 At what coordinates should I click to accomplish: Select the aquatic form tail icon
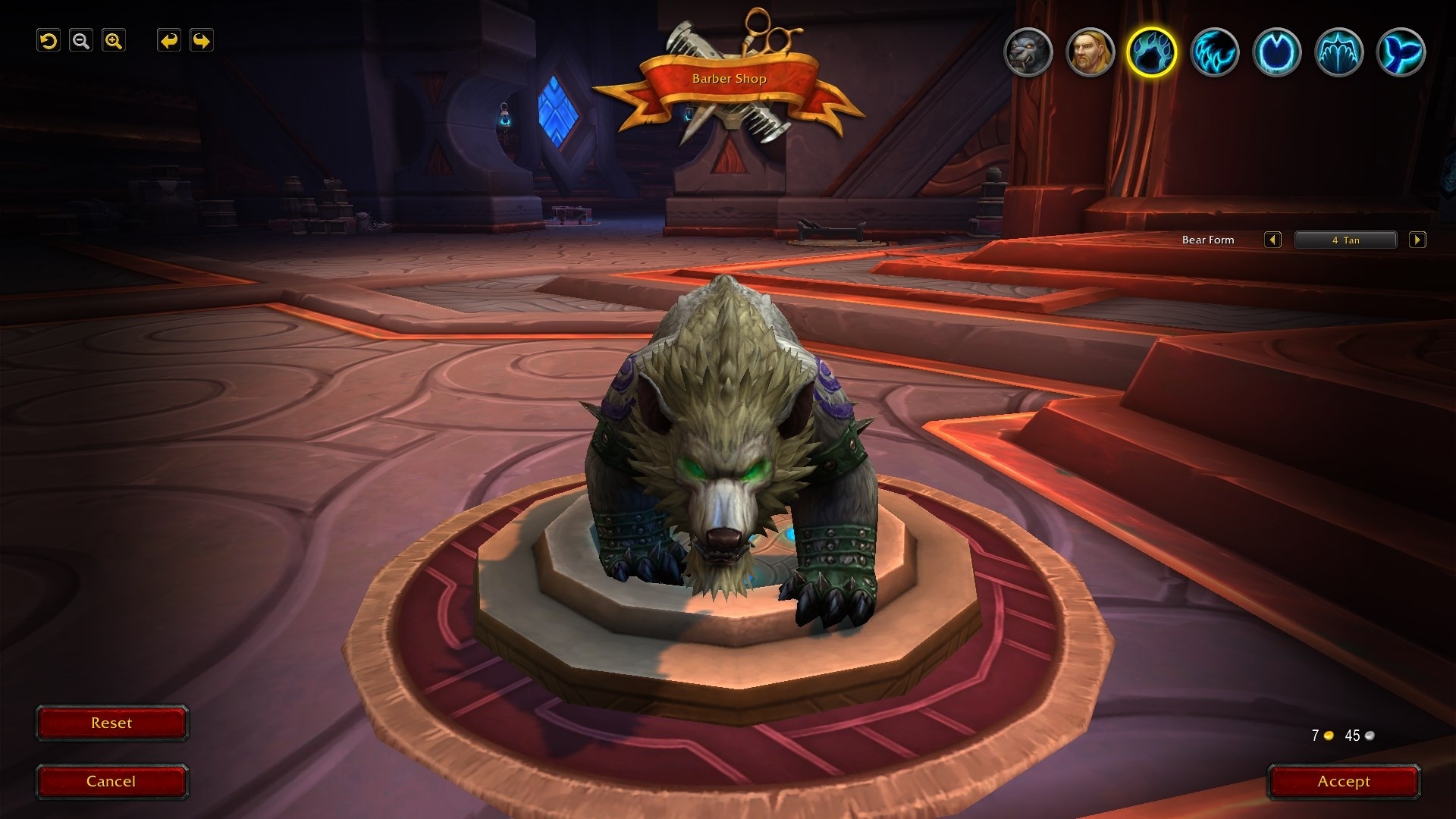click(1401, 52)
